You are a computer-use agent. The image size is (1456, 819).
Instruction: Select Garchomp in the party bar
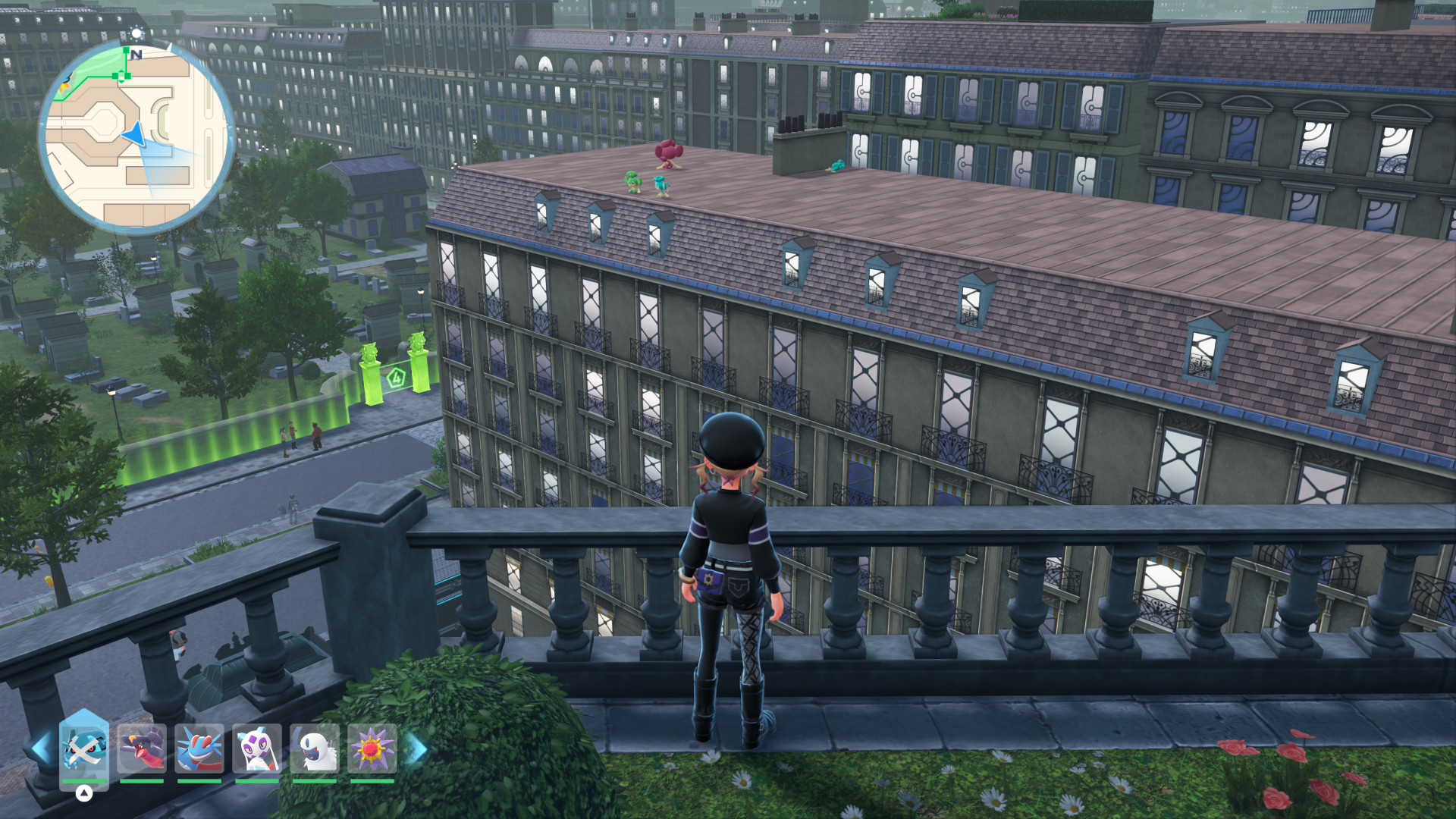[x=142, y=749]
